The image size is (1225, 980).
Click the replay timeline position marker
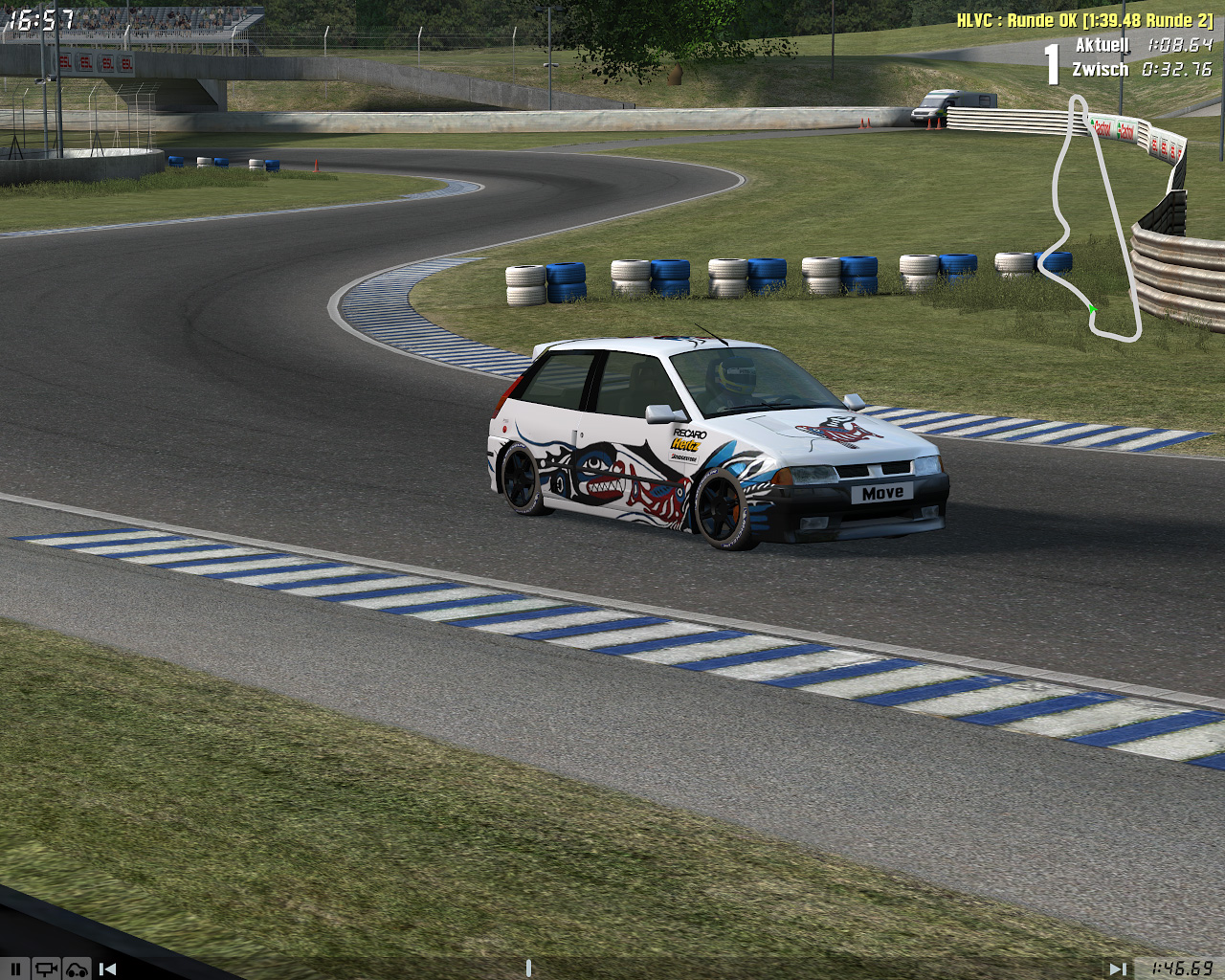tap(528, 969)
